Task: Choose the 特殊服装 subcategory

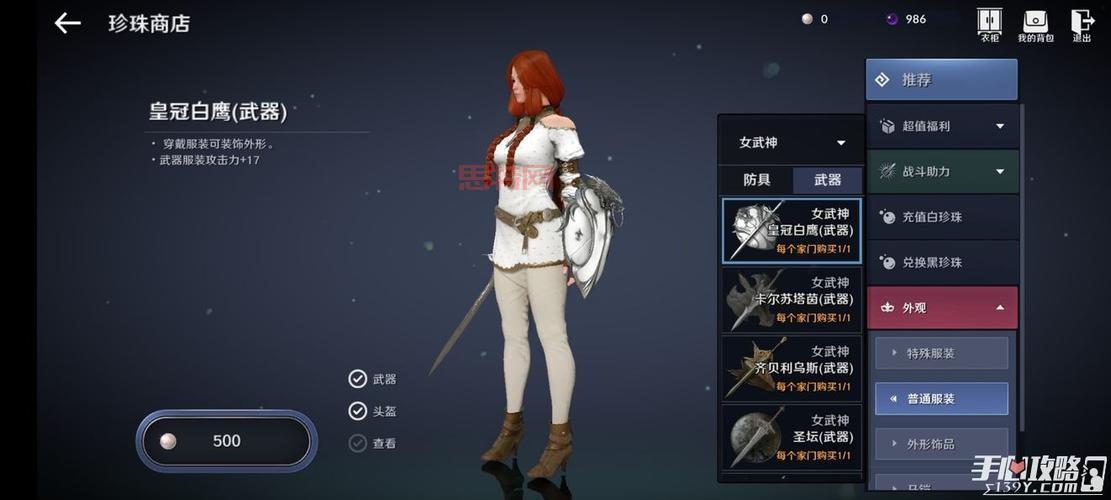Action: coord(941,353)
